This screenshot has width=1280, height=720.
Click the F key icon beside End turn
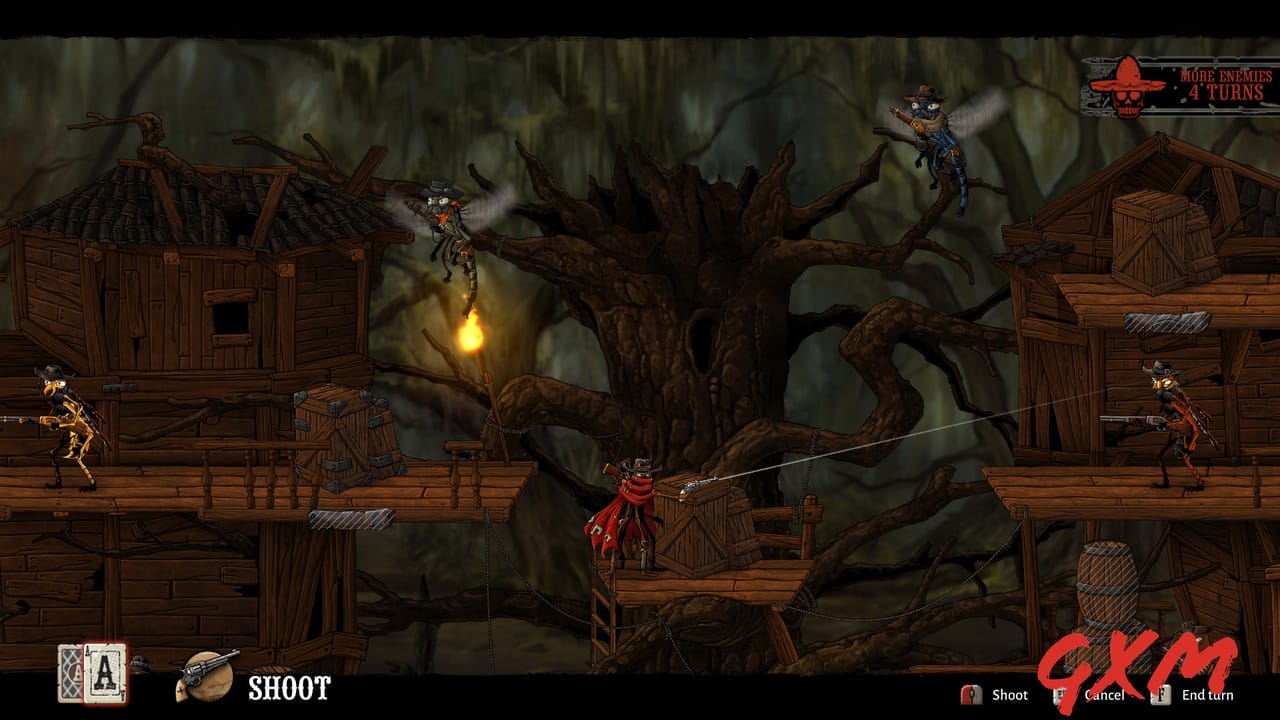pyautogui.click(x=1160, y=695)
